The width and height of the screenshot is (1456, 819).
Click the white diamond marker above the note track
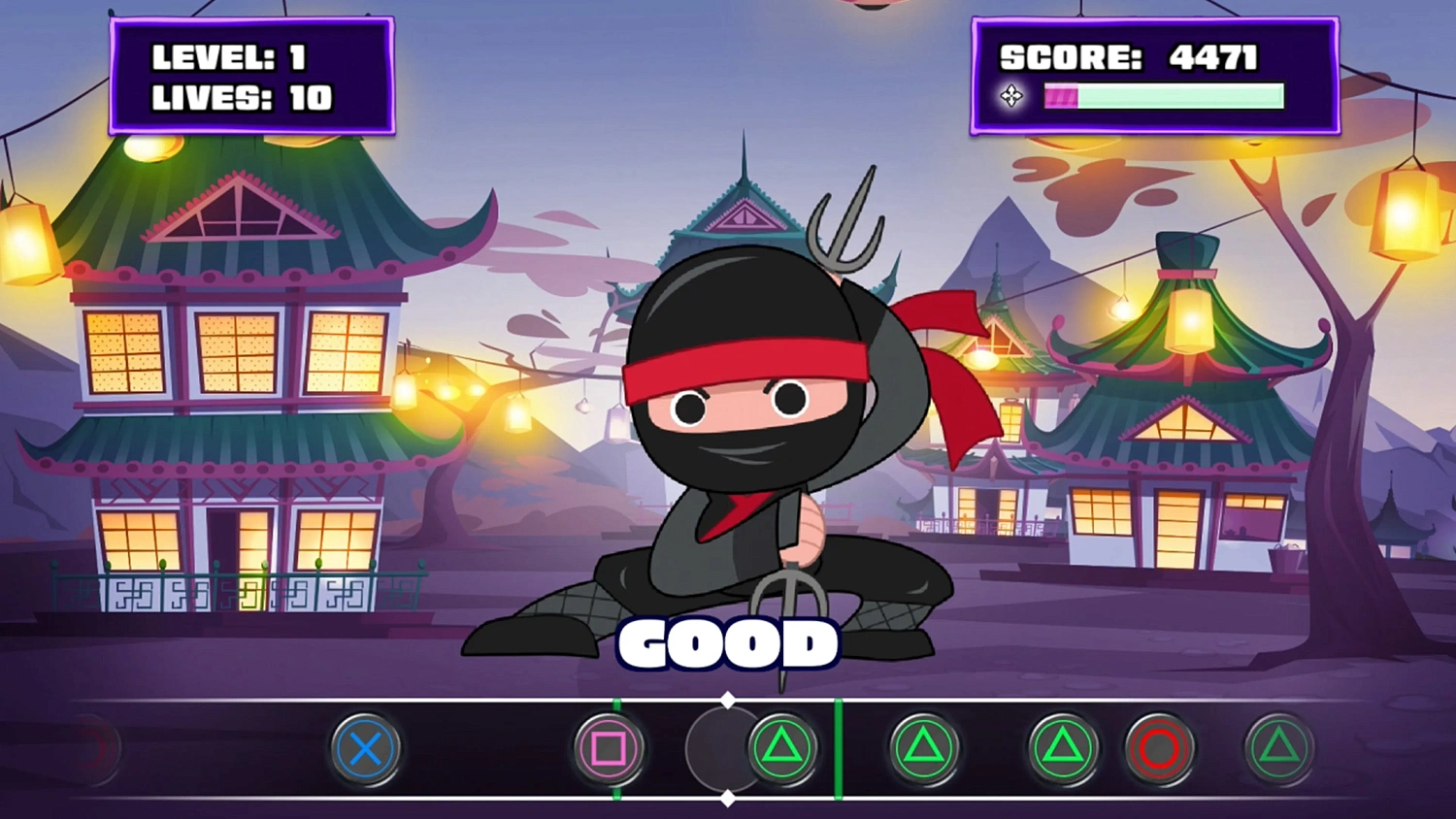(x=729, y=698)
